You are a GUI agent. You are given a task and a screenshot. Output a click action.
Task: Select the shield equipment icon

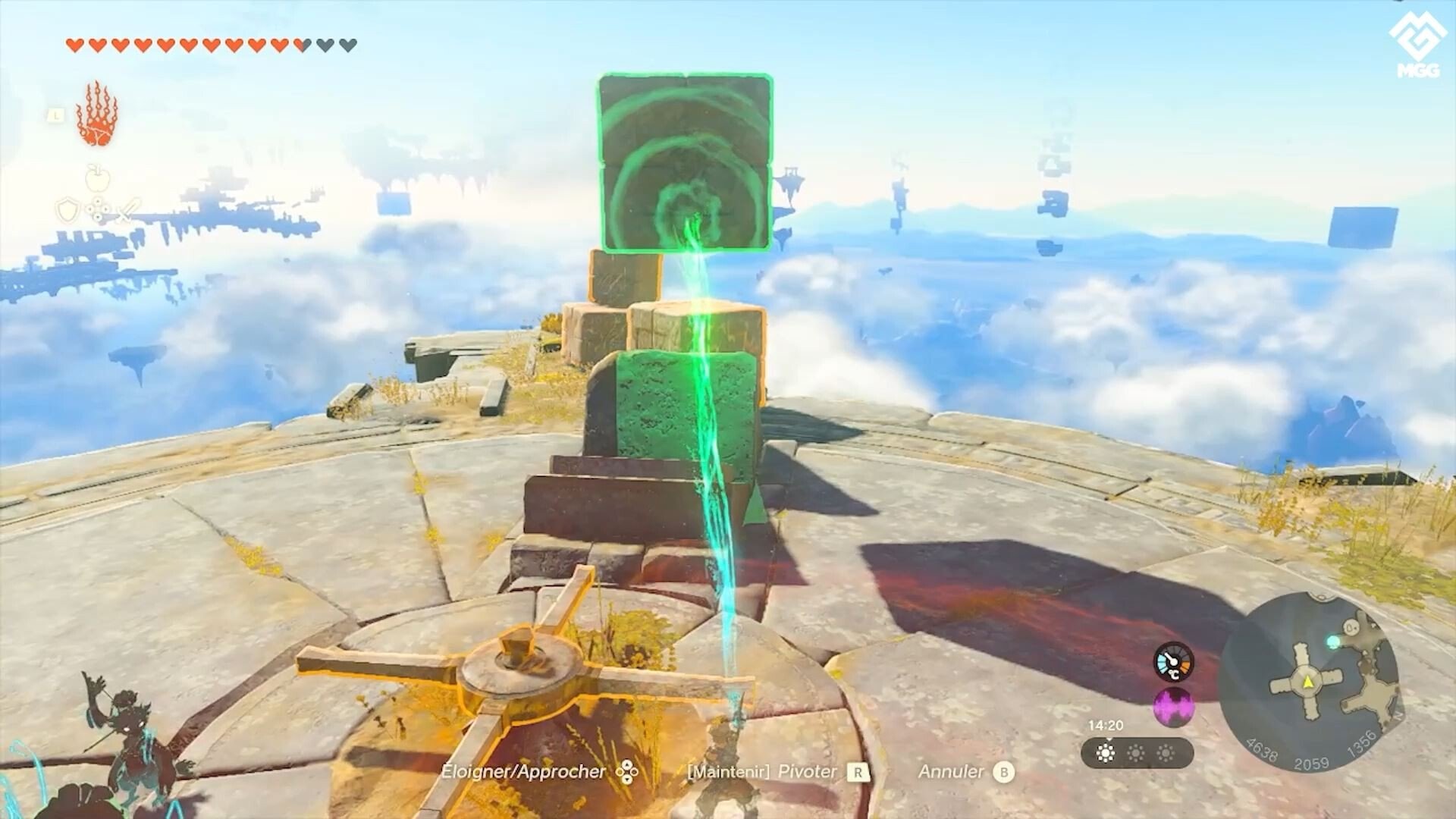pos(68,210)
